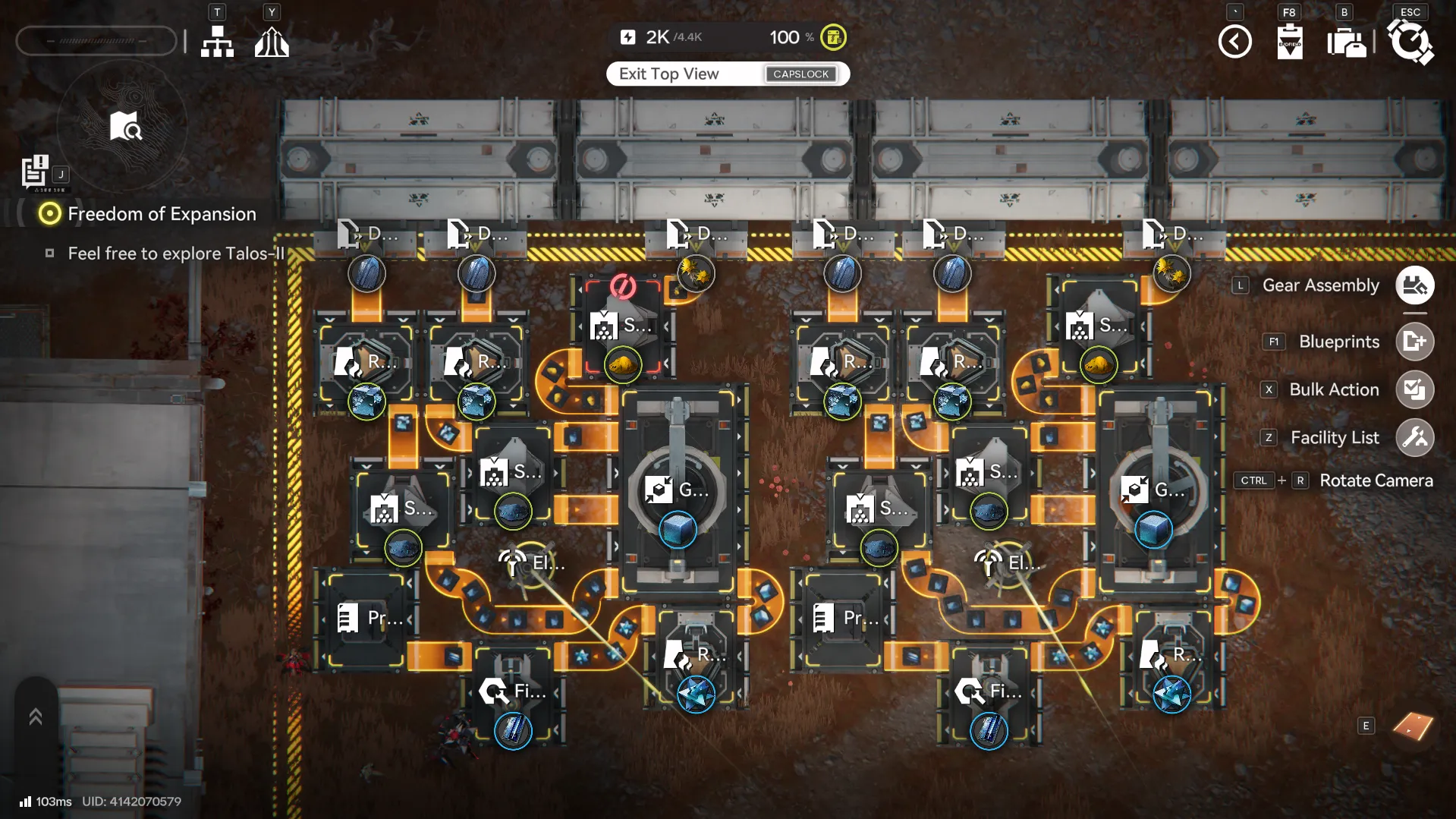Select the power currency coin icon
Image resolution: width=1456 pixels, height=819 pixels.
point(833,37)
